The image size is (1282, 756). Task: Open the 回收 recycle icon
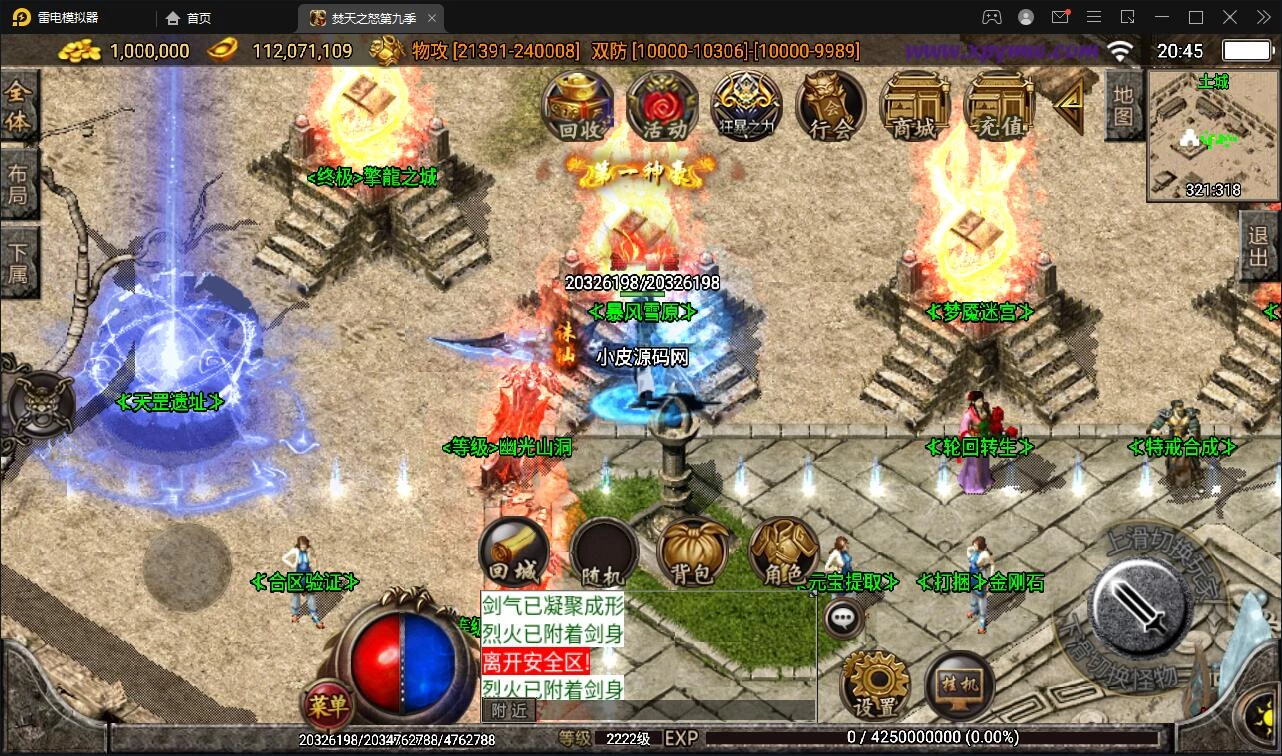578,105
